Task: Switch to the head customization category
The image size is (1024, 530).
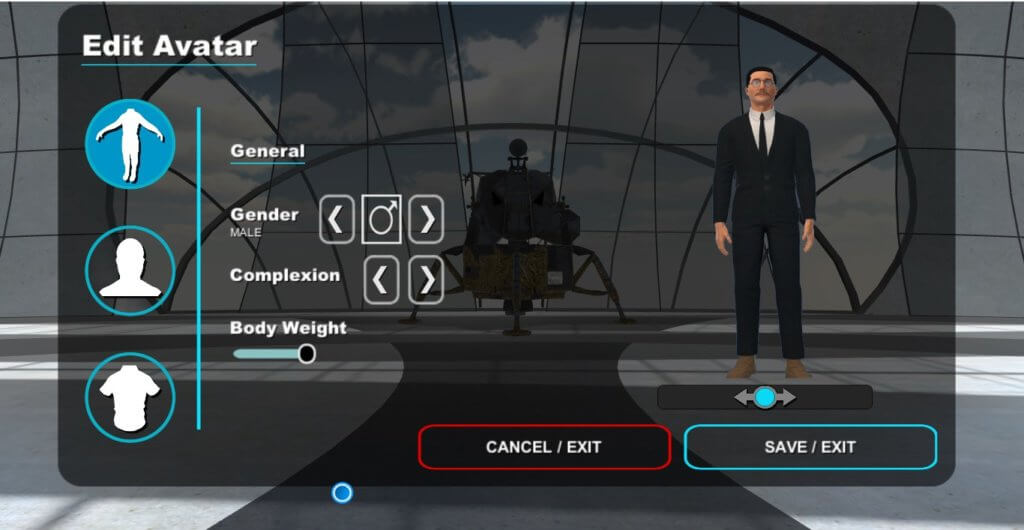Action: [130, 270]
